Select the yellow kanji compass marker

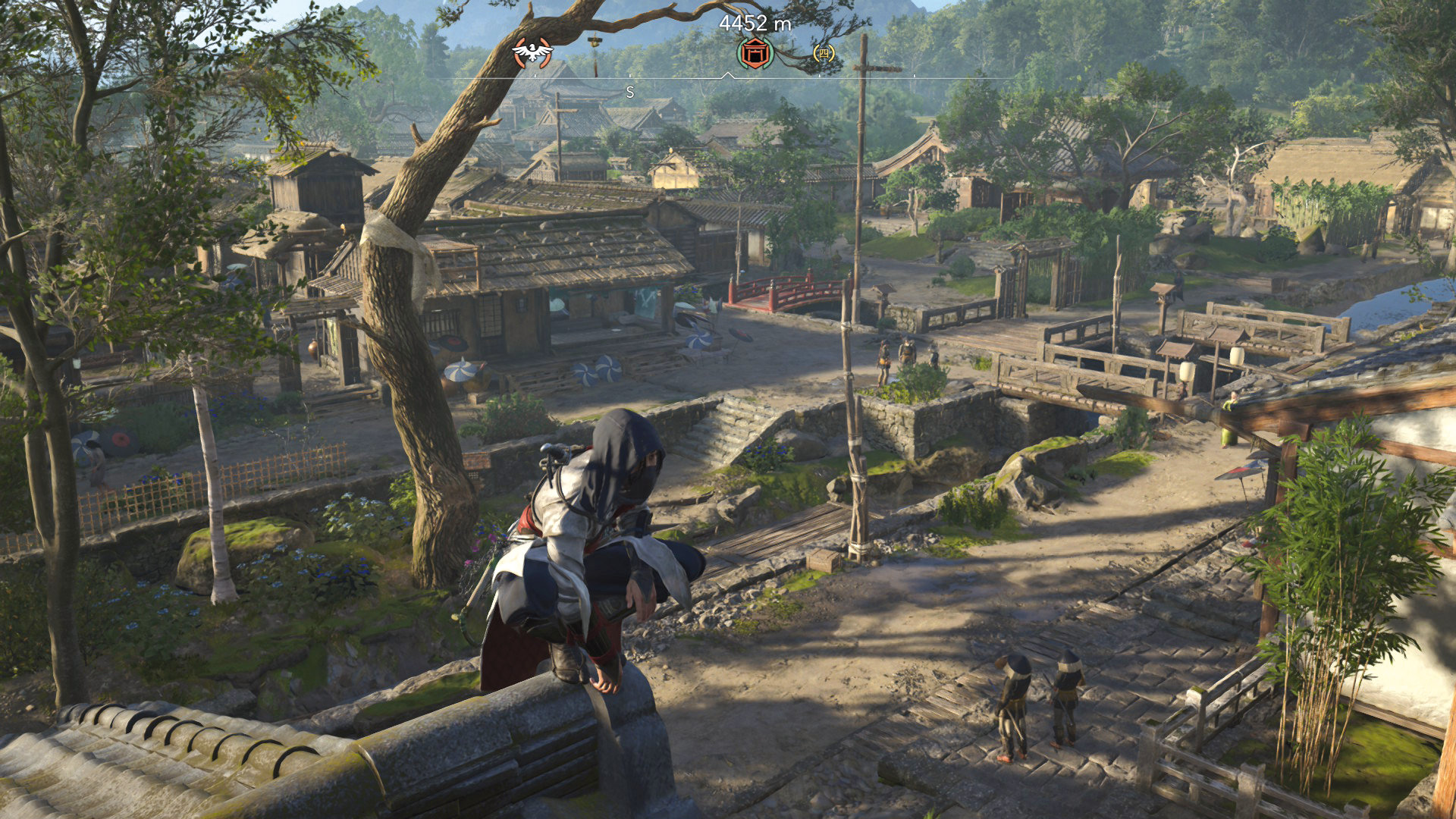[x=824, y=53]
